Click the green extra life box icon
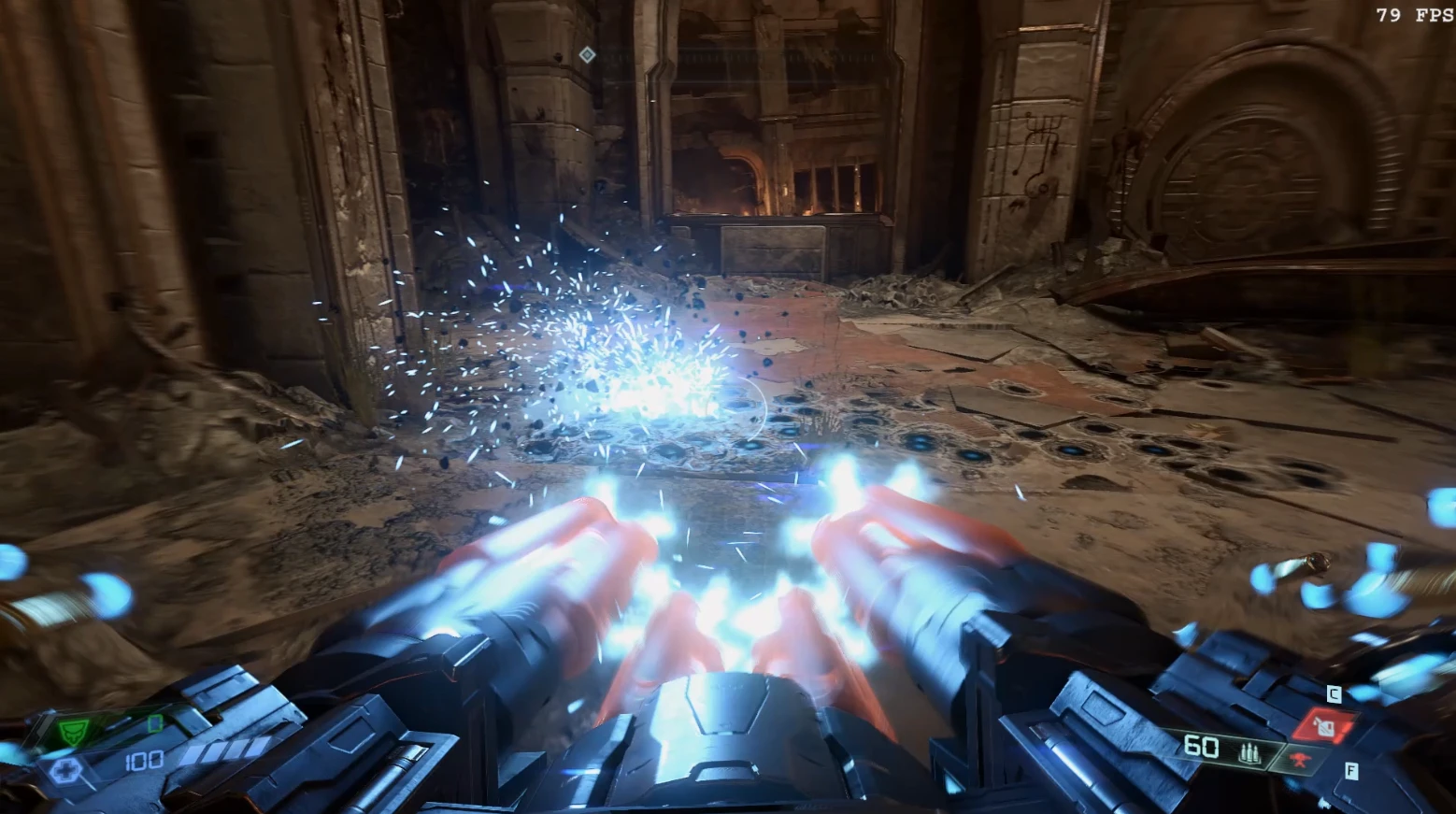This screenshot has height=814, width=1456. click(x=155, y=723)
